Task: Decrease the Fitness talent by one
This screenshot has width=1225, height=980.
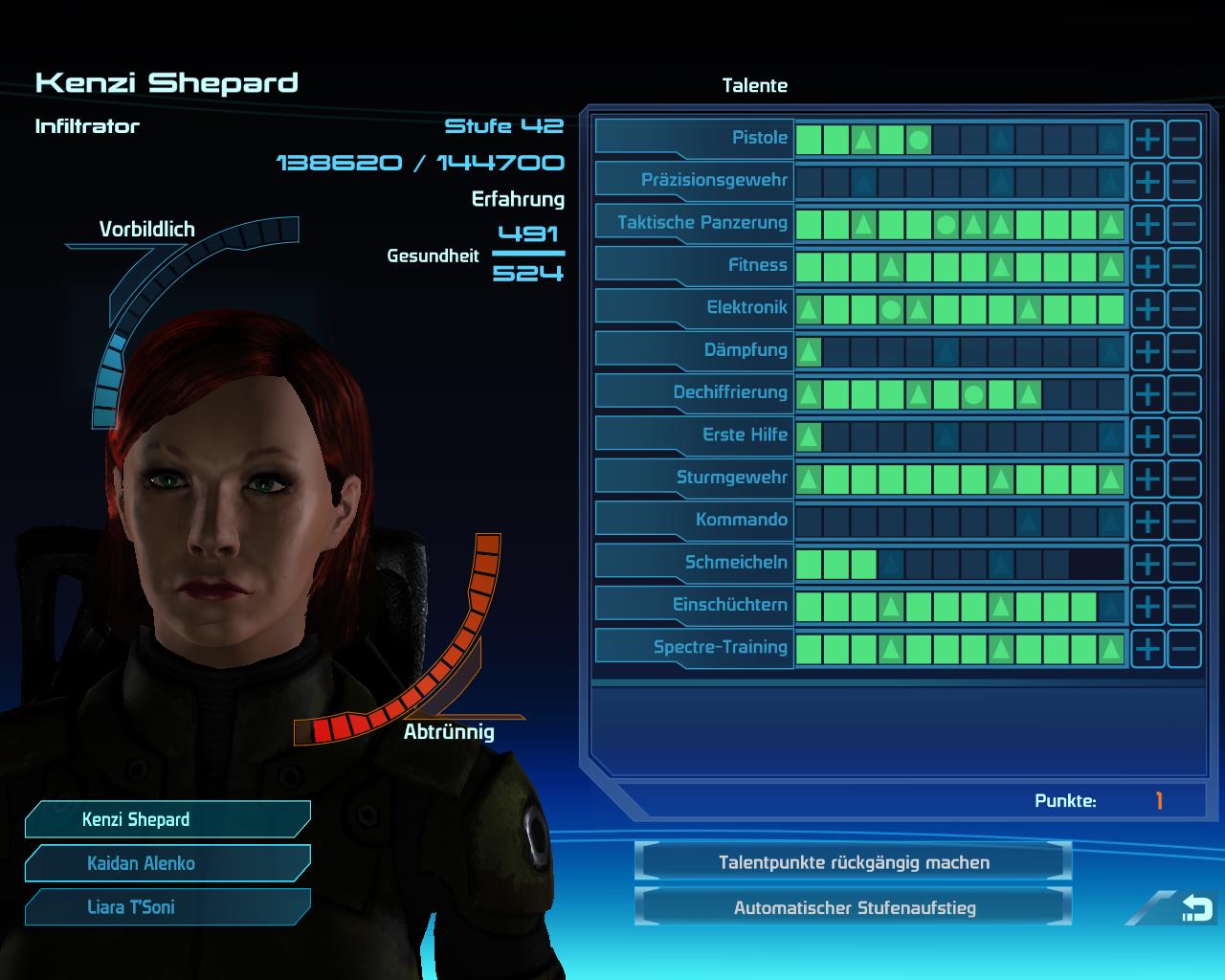Action: pyautogui.click(x=1184, y=267)
